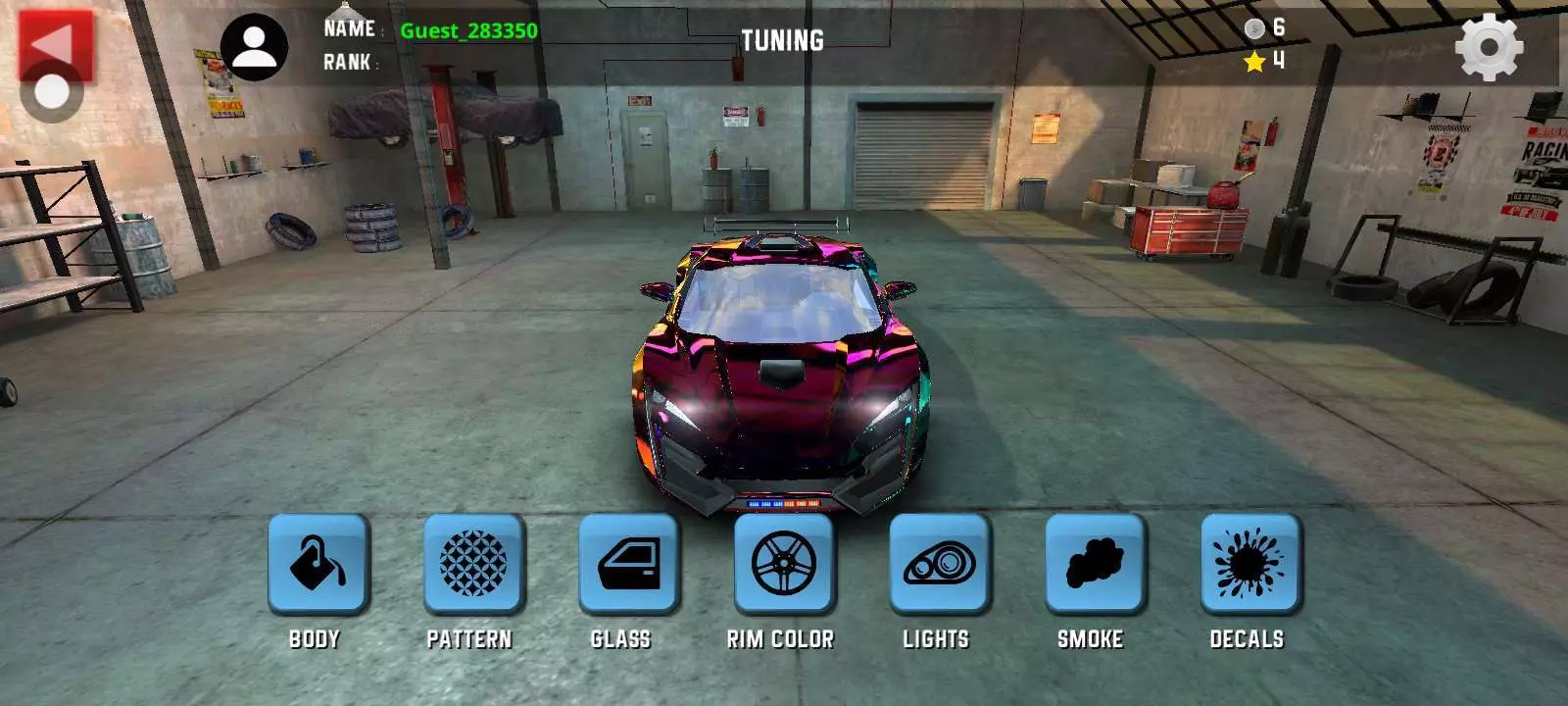Open the Rim Color customization

(x=783, y=564)
